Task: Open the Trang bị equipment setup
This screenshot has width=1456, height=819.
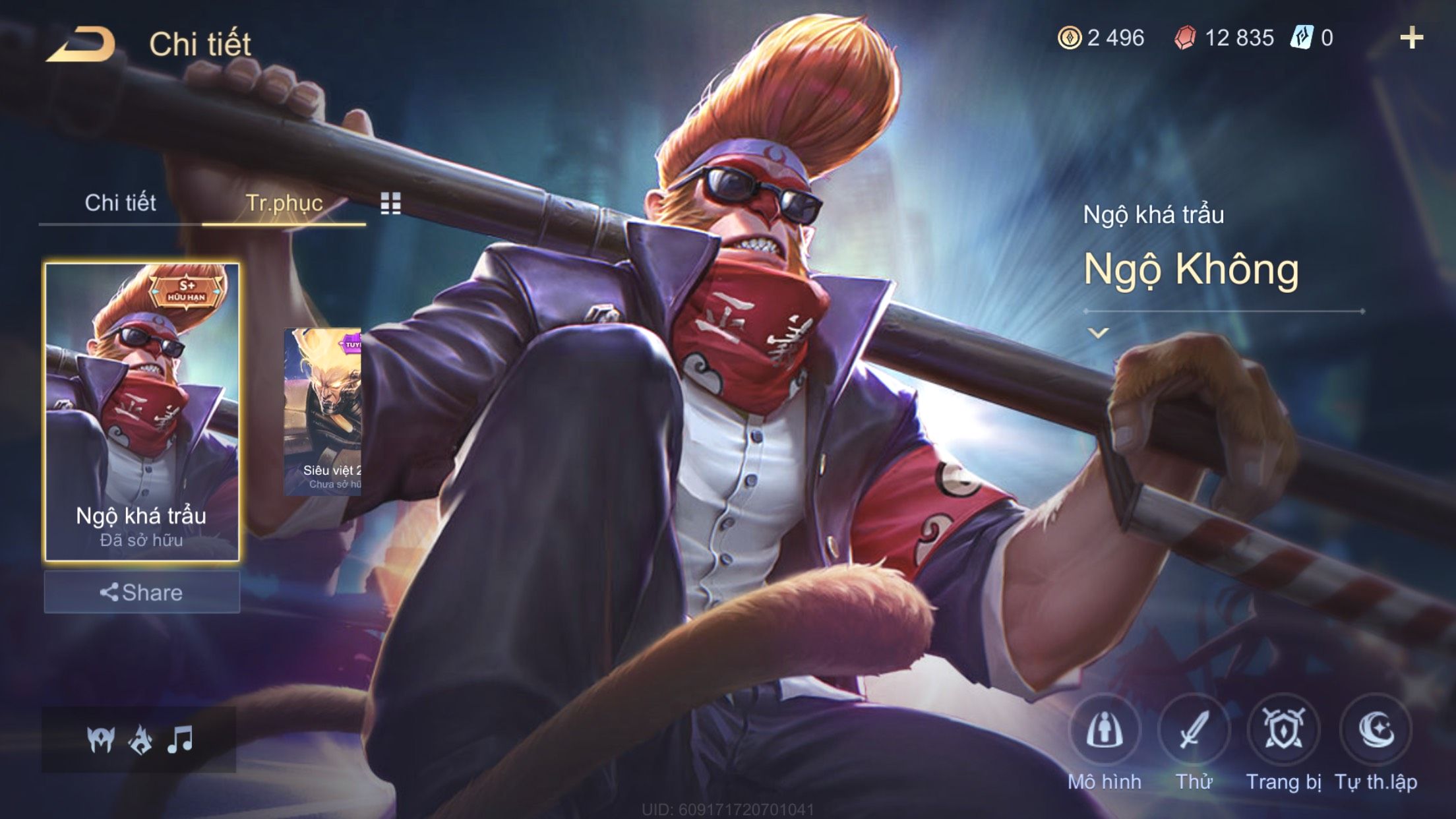Action: [1283, 731]
